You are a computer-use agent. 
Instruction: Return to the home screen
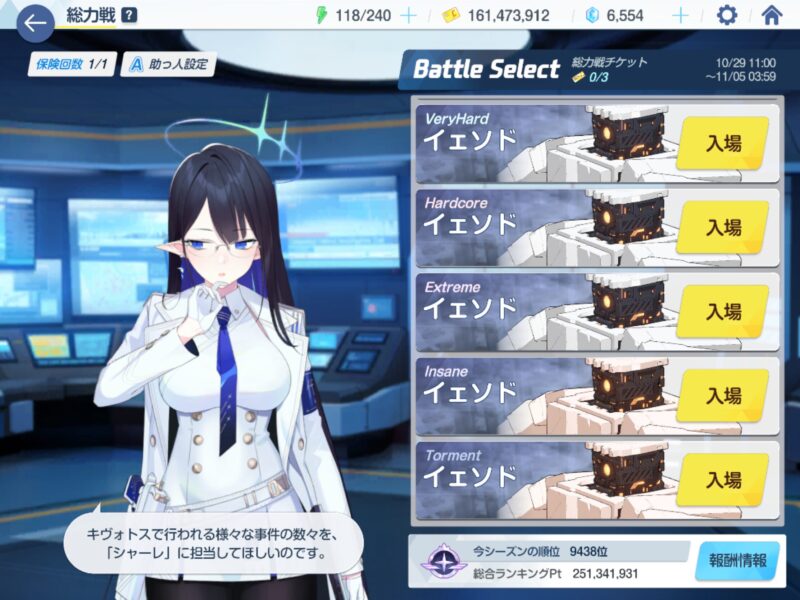pos(771,15)
